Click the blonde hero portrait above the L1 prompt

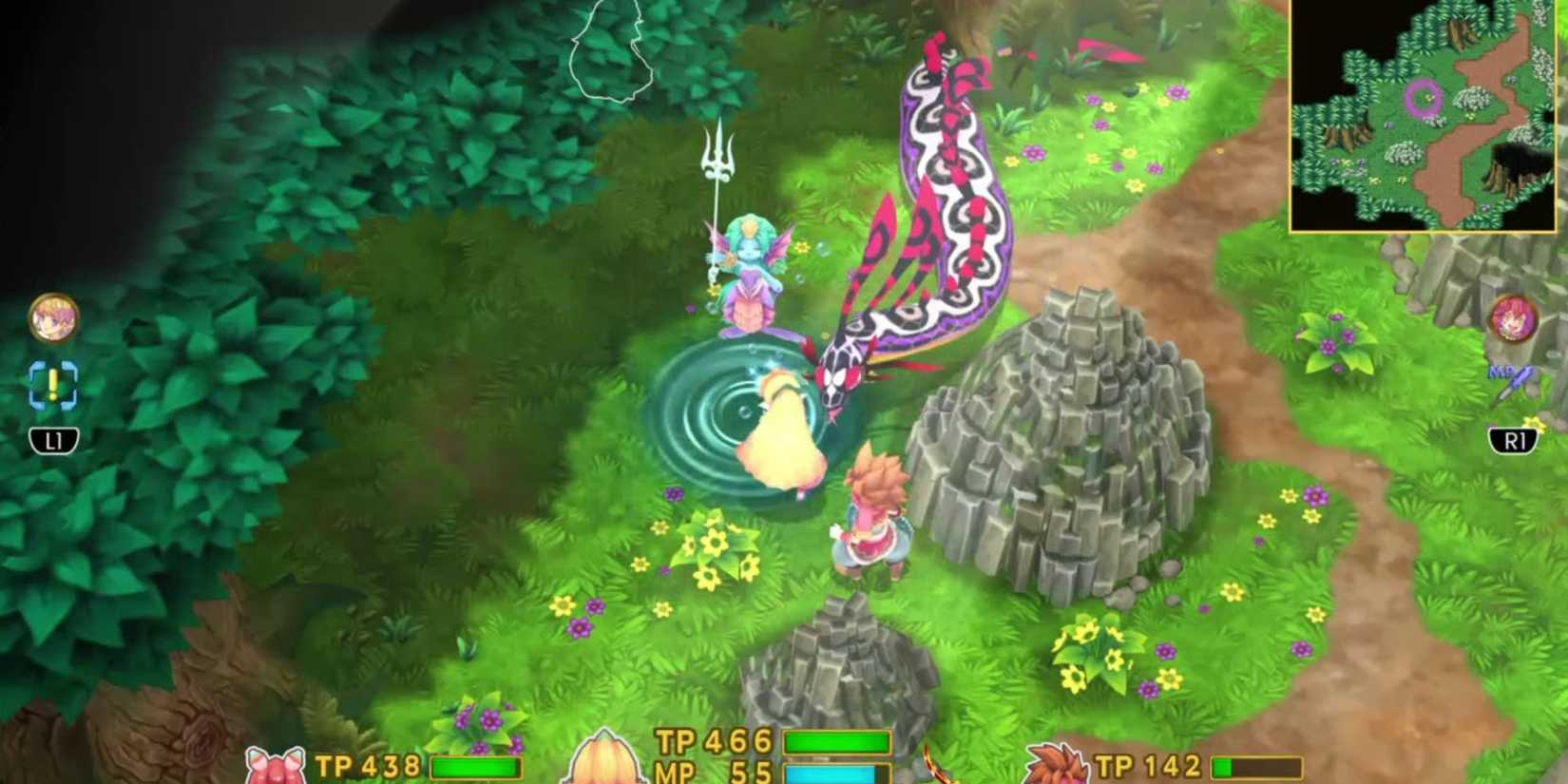point(52,320)
